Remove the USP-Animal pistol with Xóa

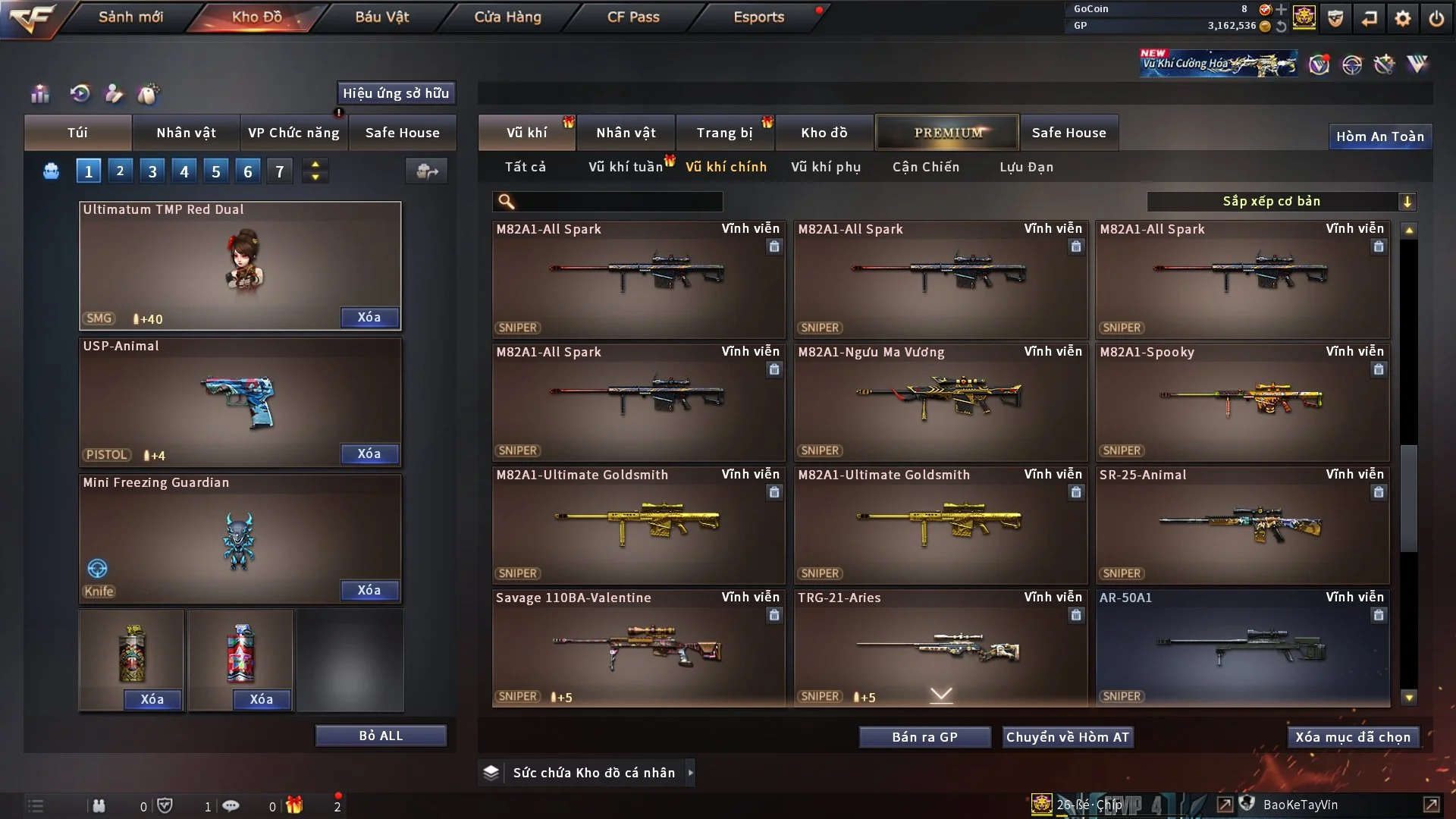(x=369, y=453)
